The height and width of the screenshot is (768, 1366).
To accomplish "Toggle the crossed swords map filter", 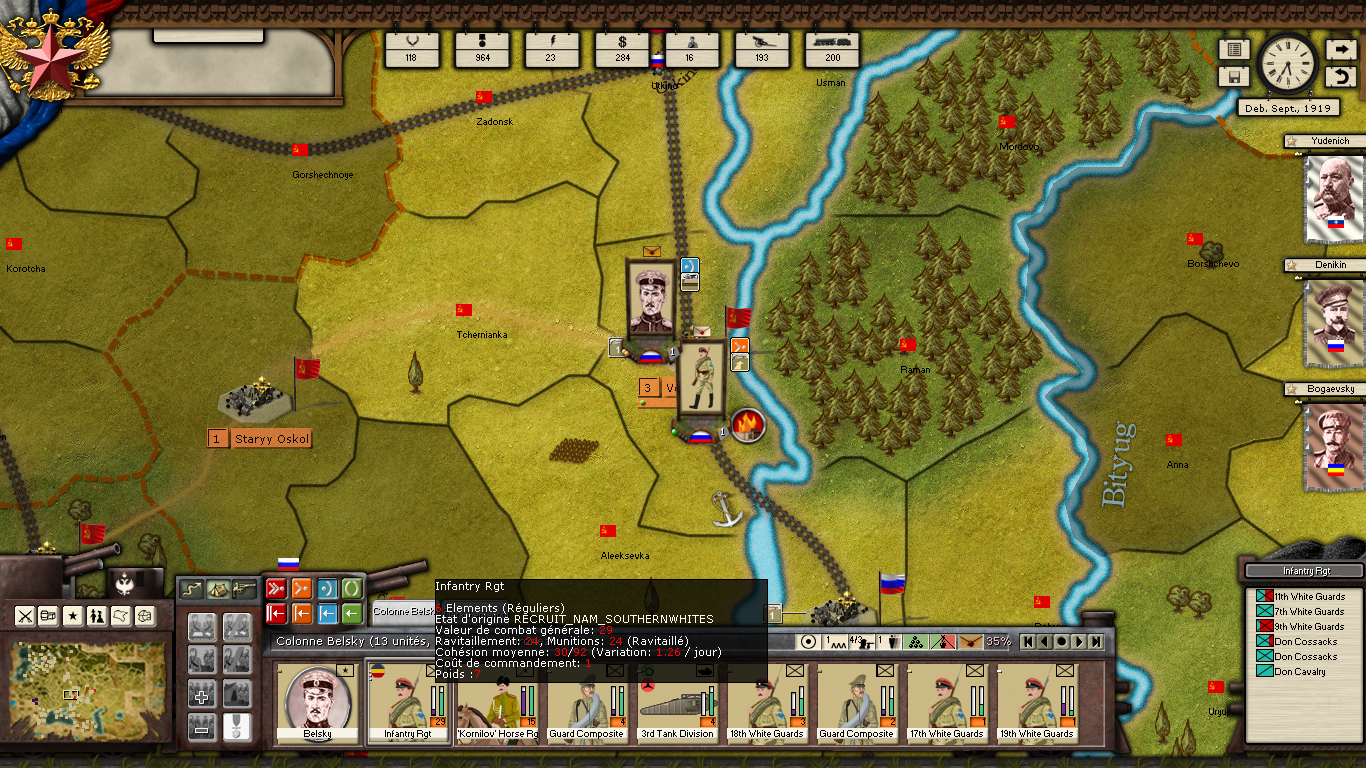I will pos(24,616).
